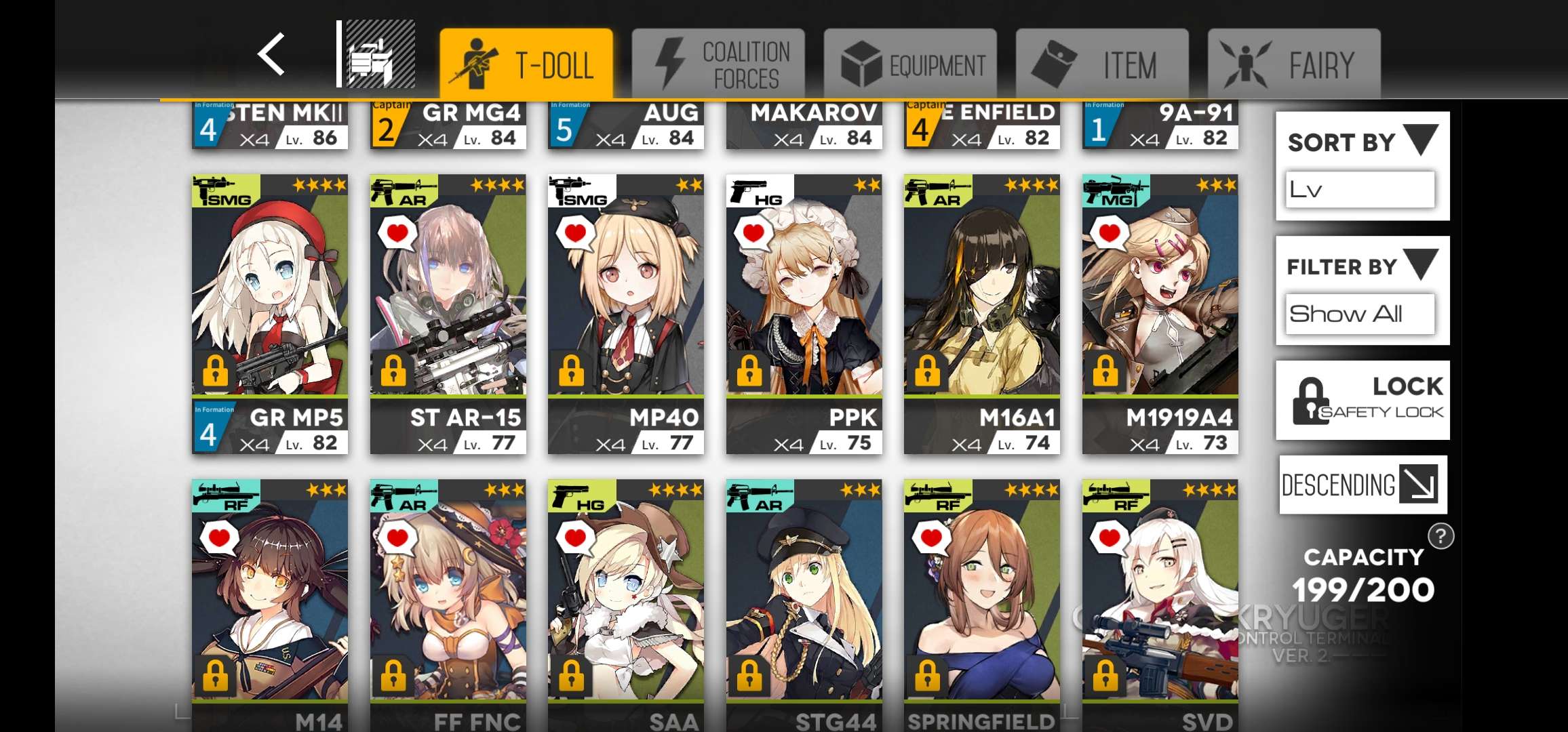Select the M16A1 doll card
Screen dimensions: 1568x732
coord(981,314)
